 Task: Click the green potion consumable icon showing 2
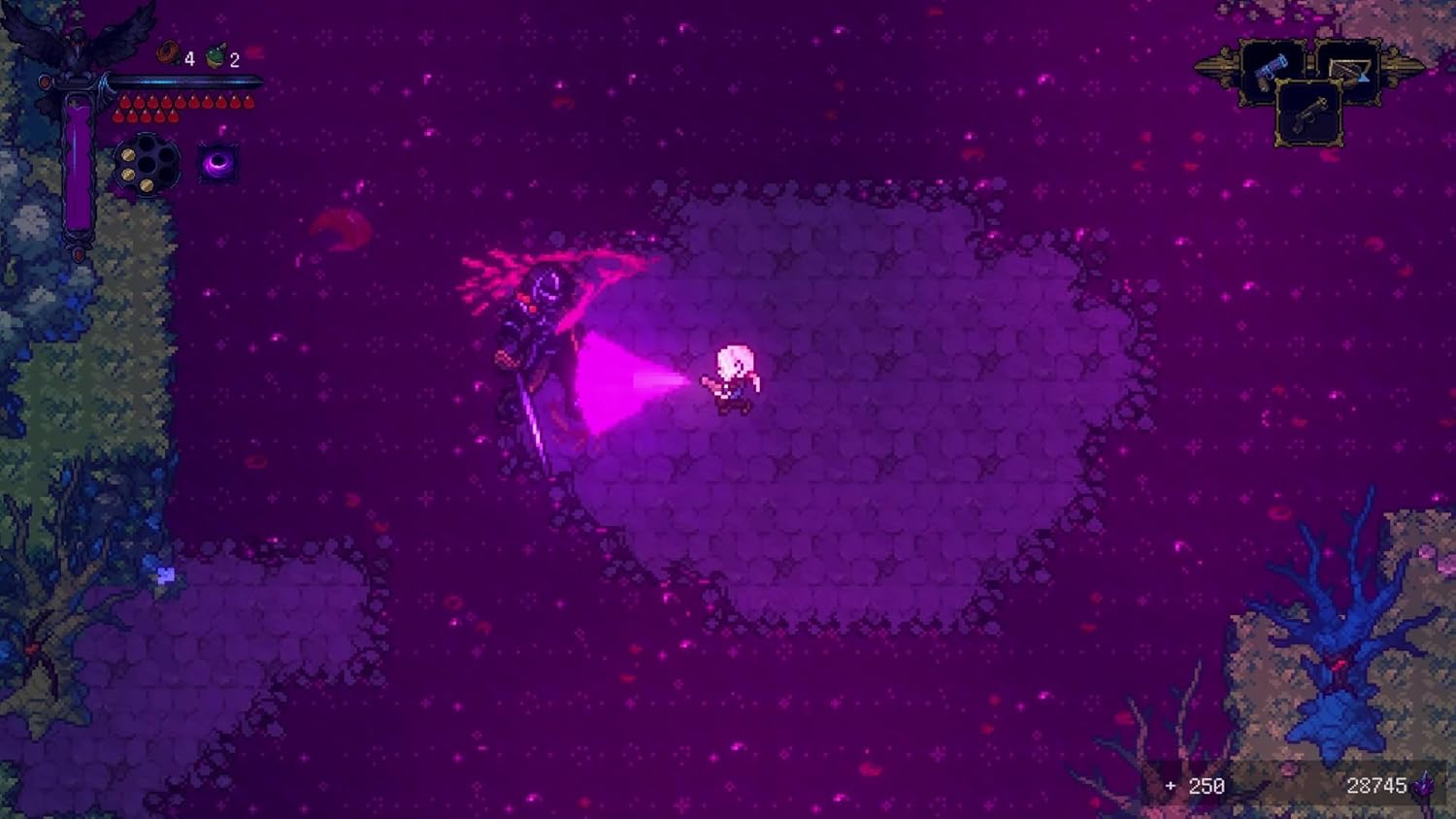pyautogui.click(x=215, y=55)
